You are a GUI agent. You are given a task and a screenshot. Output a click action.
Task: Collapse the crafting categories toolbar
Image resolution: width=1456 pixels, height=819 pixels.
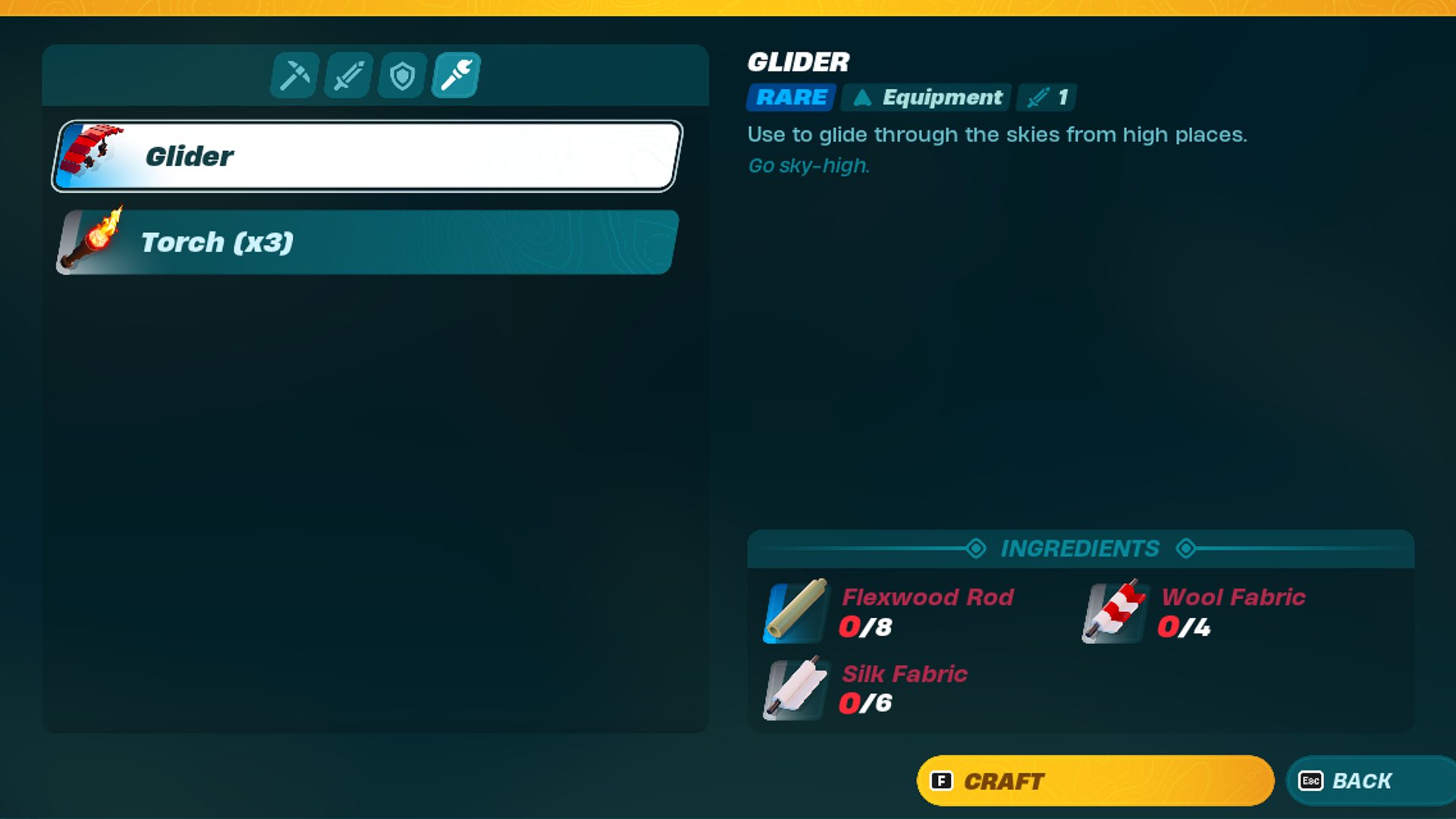[373, 74]
